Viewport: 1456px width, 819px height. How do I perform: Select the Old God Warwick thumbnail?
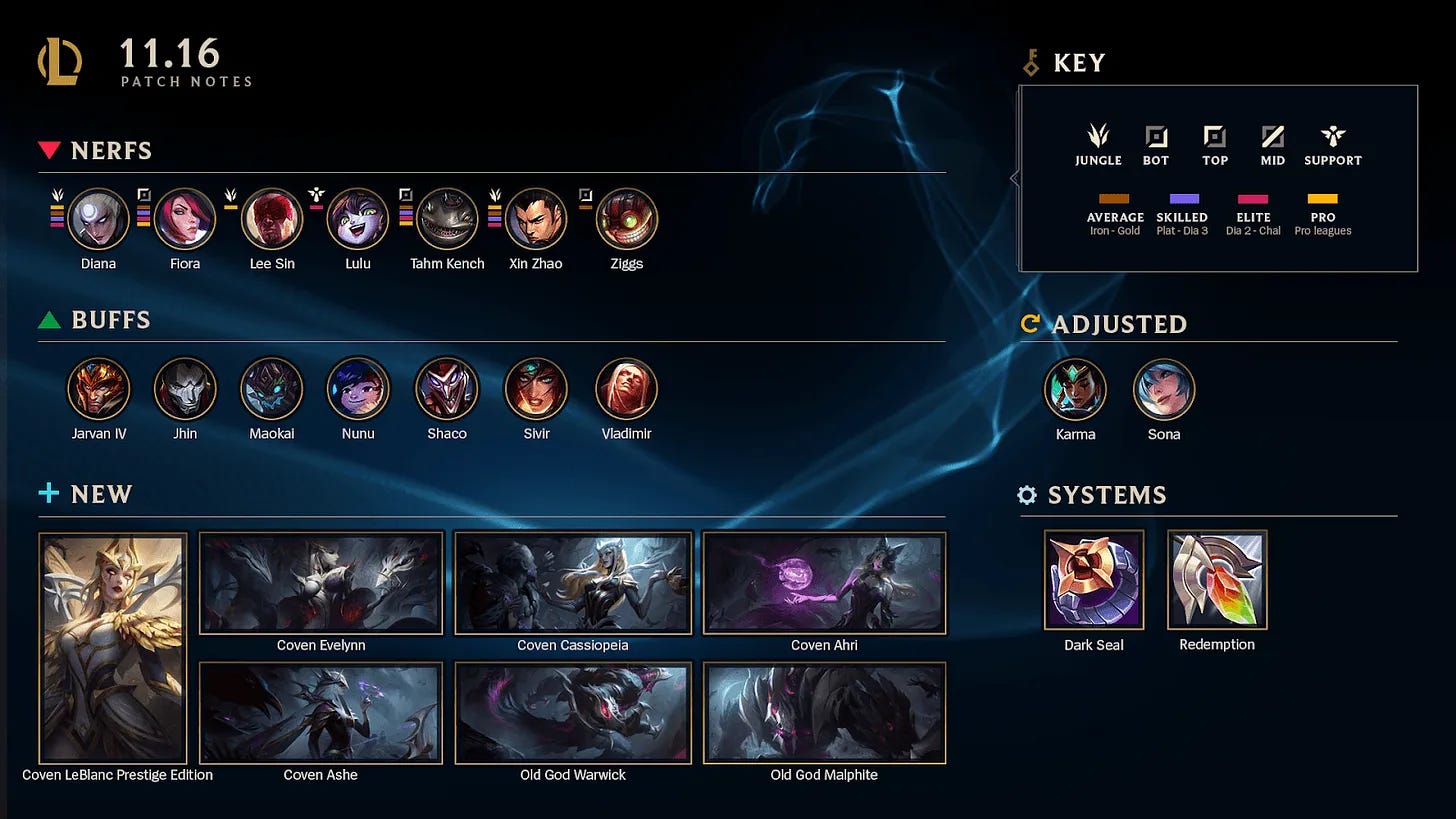point(573,713)
